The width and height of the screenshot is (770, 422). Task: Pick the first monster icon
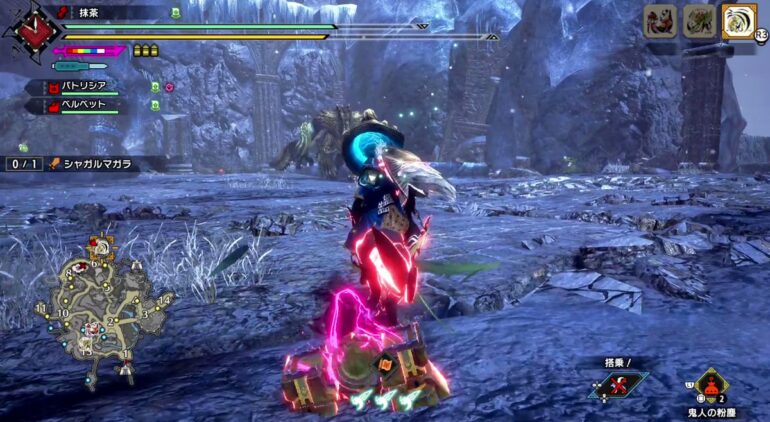point(660,22)
